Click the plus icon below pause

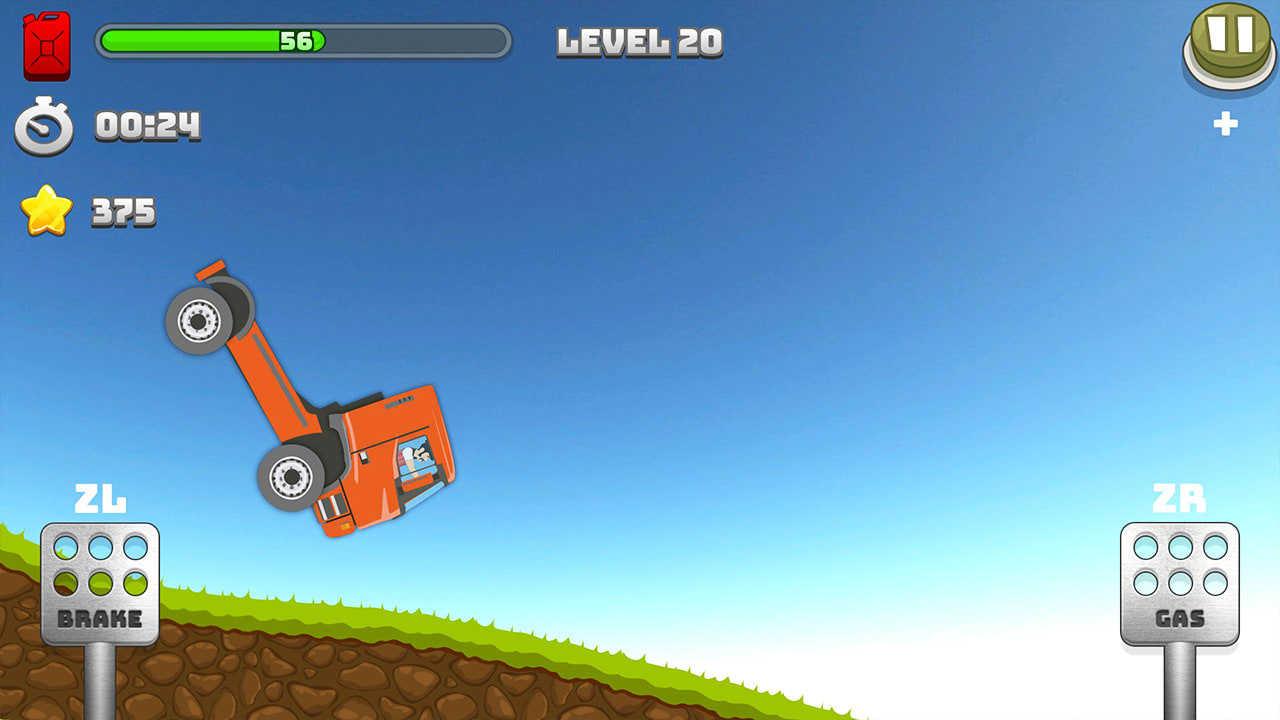(1227, 124)
